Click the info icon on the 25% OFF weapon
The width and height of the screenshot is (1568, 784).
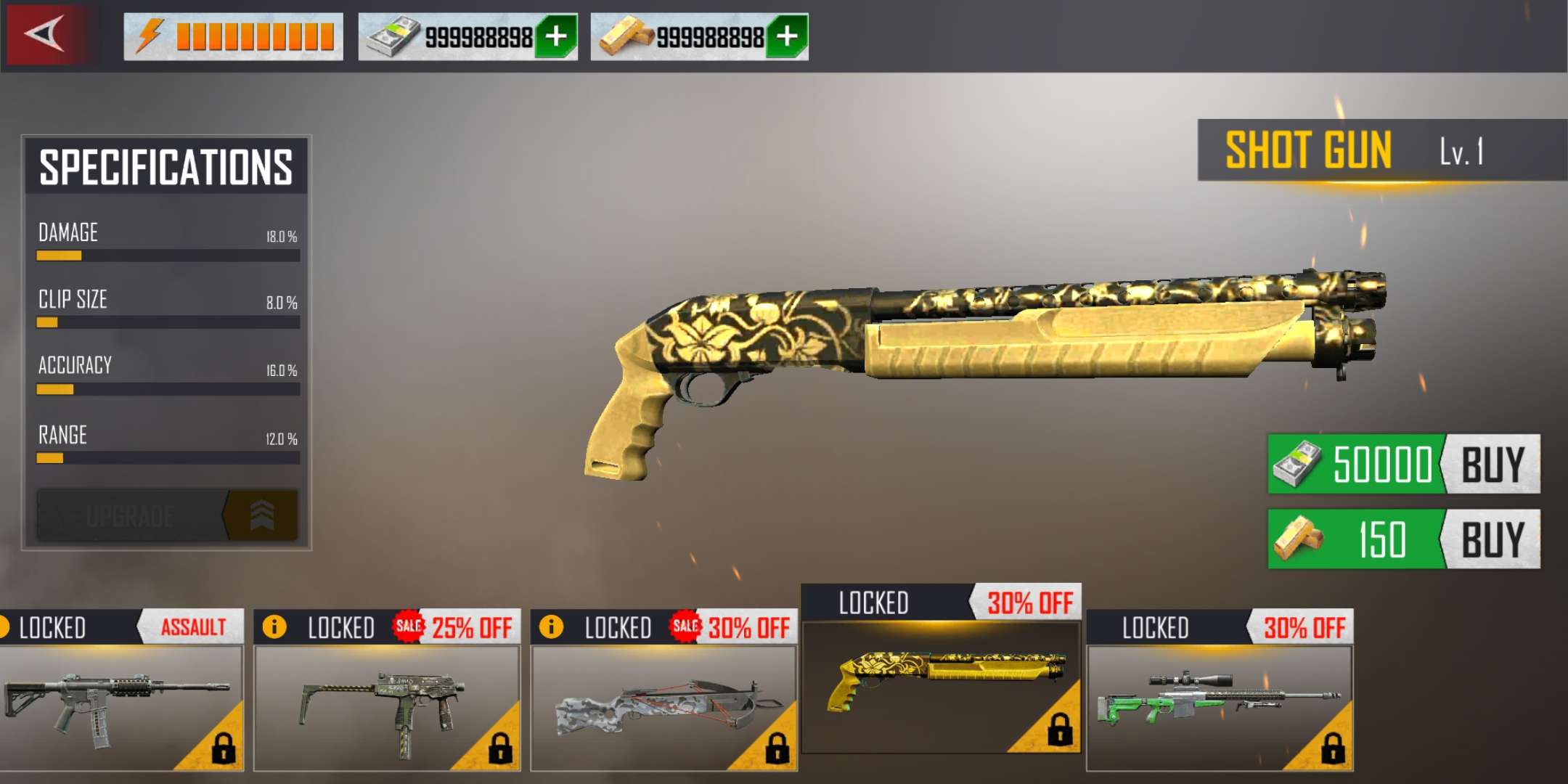click(x=276, y=626)
